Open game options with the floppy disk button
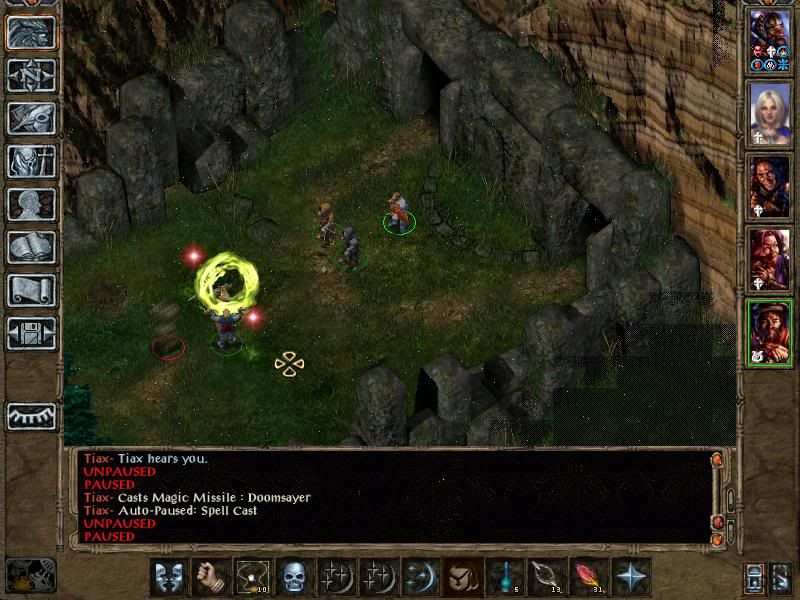This screenshot has height=600, width=800. pyautogui.click(x=31, y=333)
